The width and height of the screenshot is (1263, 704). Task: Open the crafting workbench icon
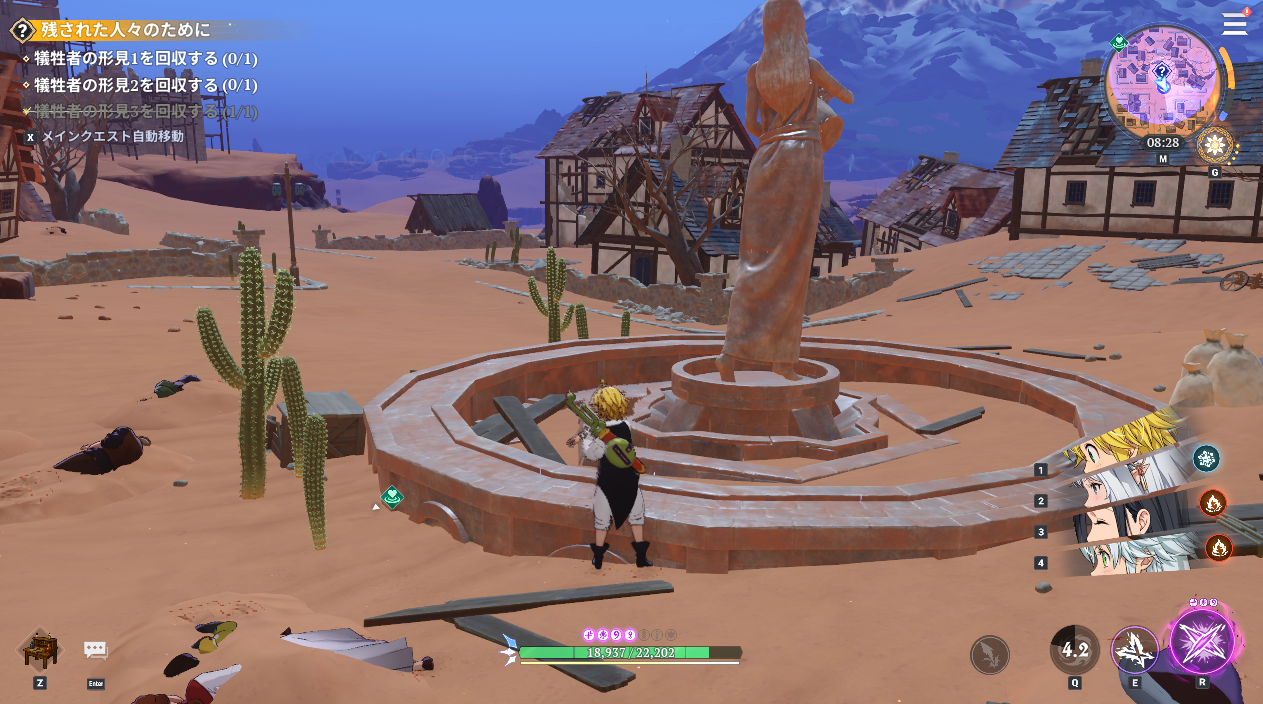[40, 649]
